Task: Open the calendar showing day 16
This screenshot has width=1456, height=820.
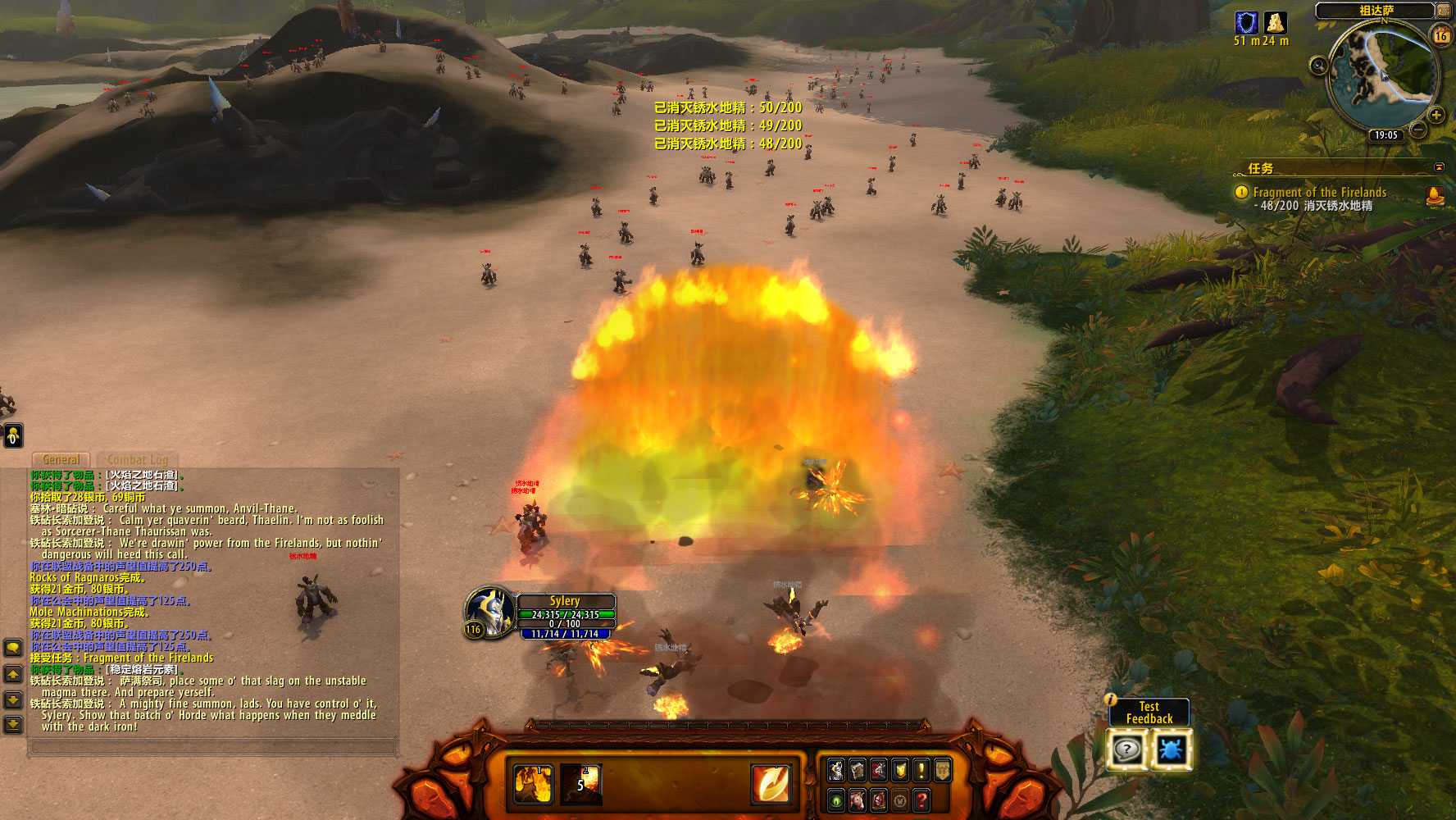Action: 1440,35
